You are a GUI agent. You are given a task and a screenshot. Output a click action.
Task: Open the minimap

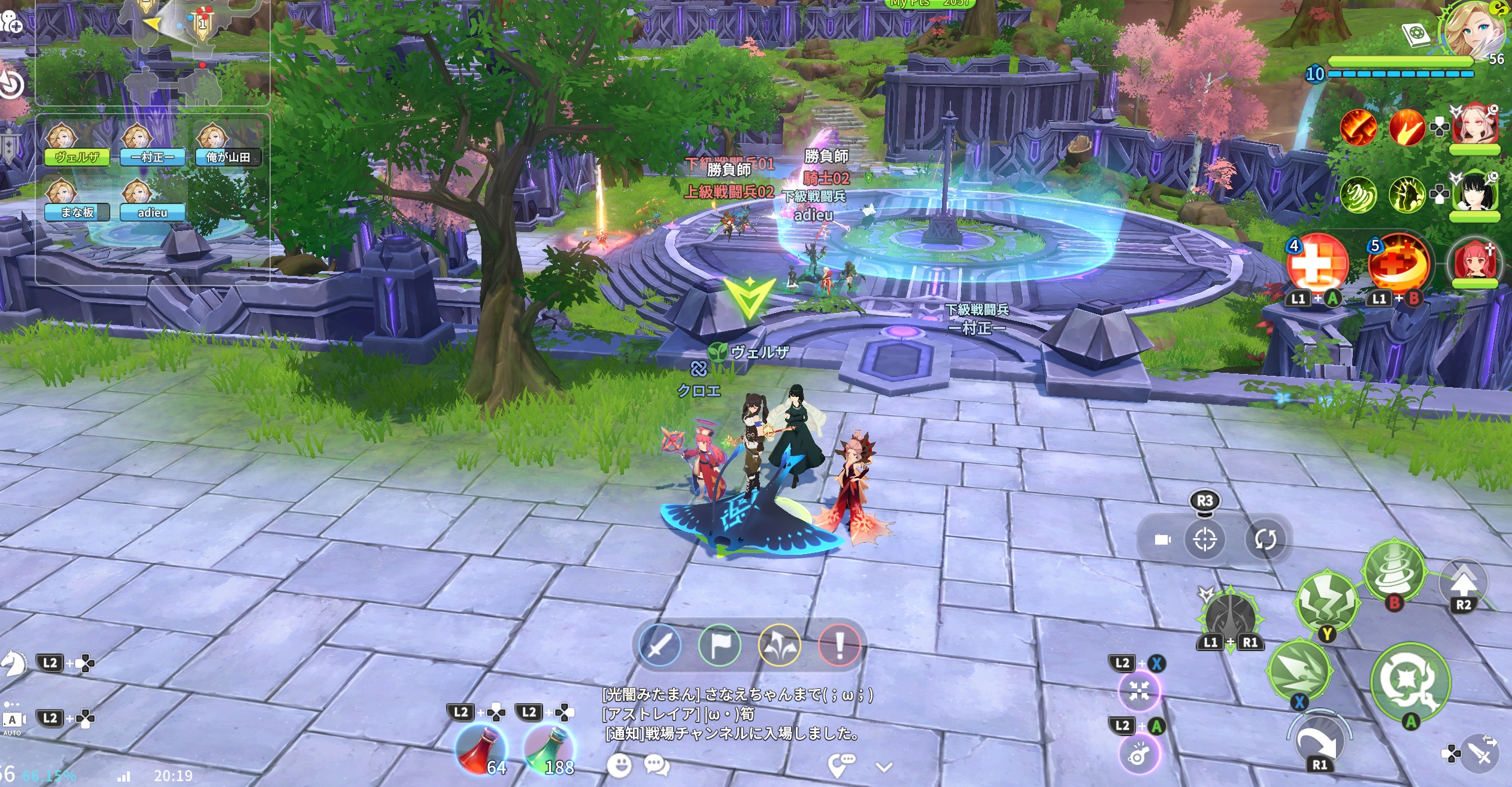tap(153, 51)
